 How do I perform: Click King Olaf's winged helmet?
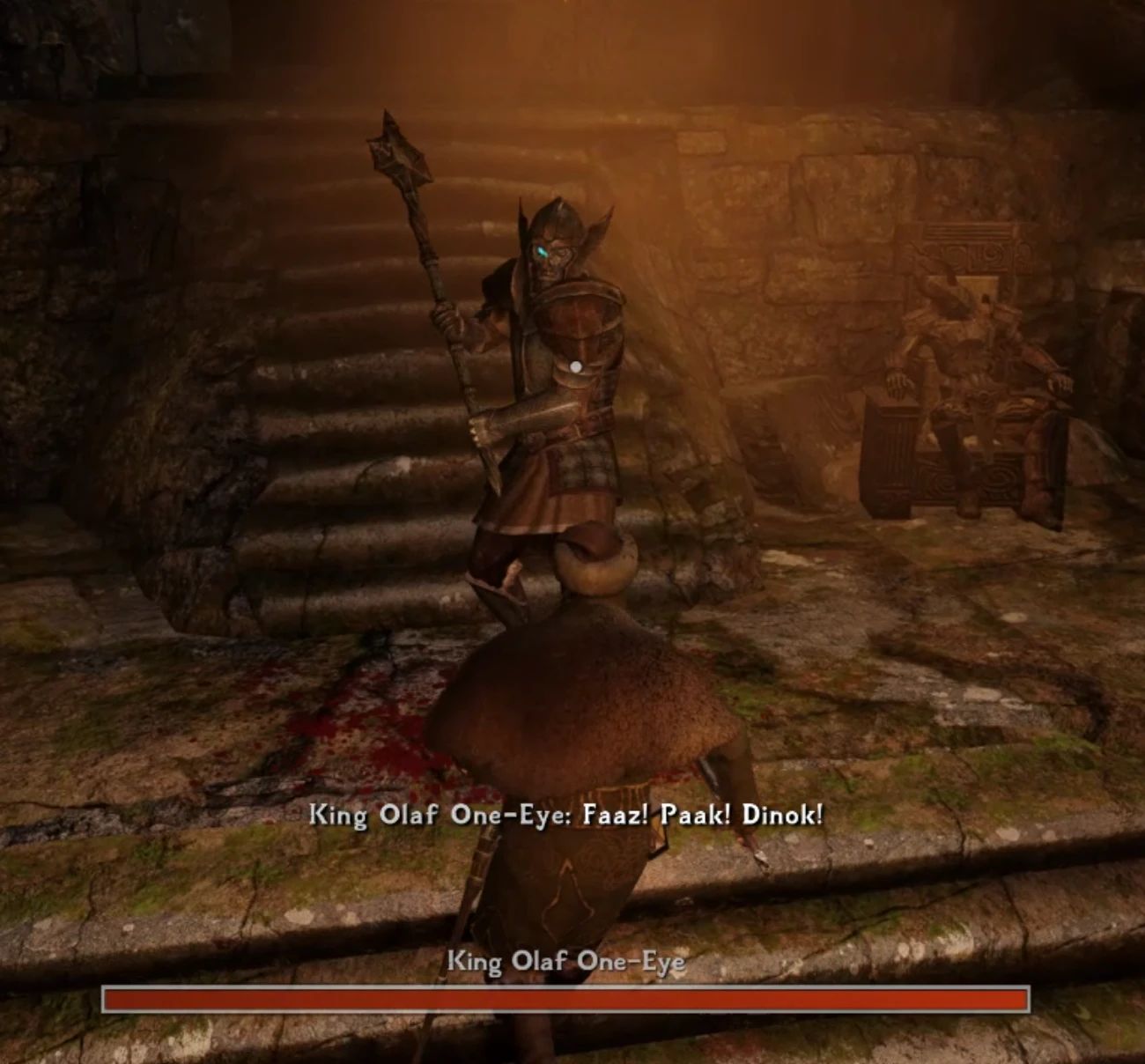[x=559, y=225]
